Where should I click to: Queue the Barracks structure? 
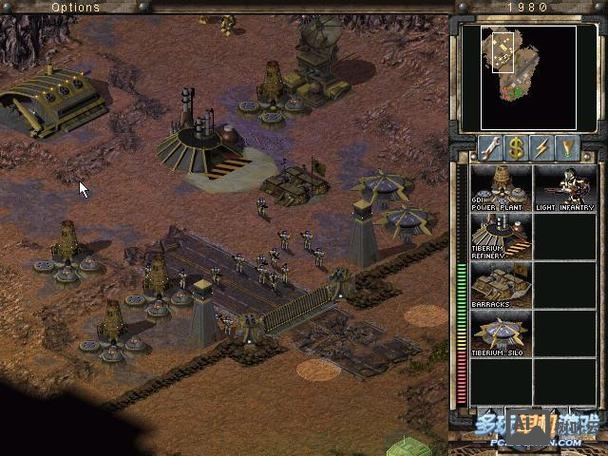coord(501,285)
